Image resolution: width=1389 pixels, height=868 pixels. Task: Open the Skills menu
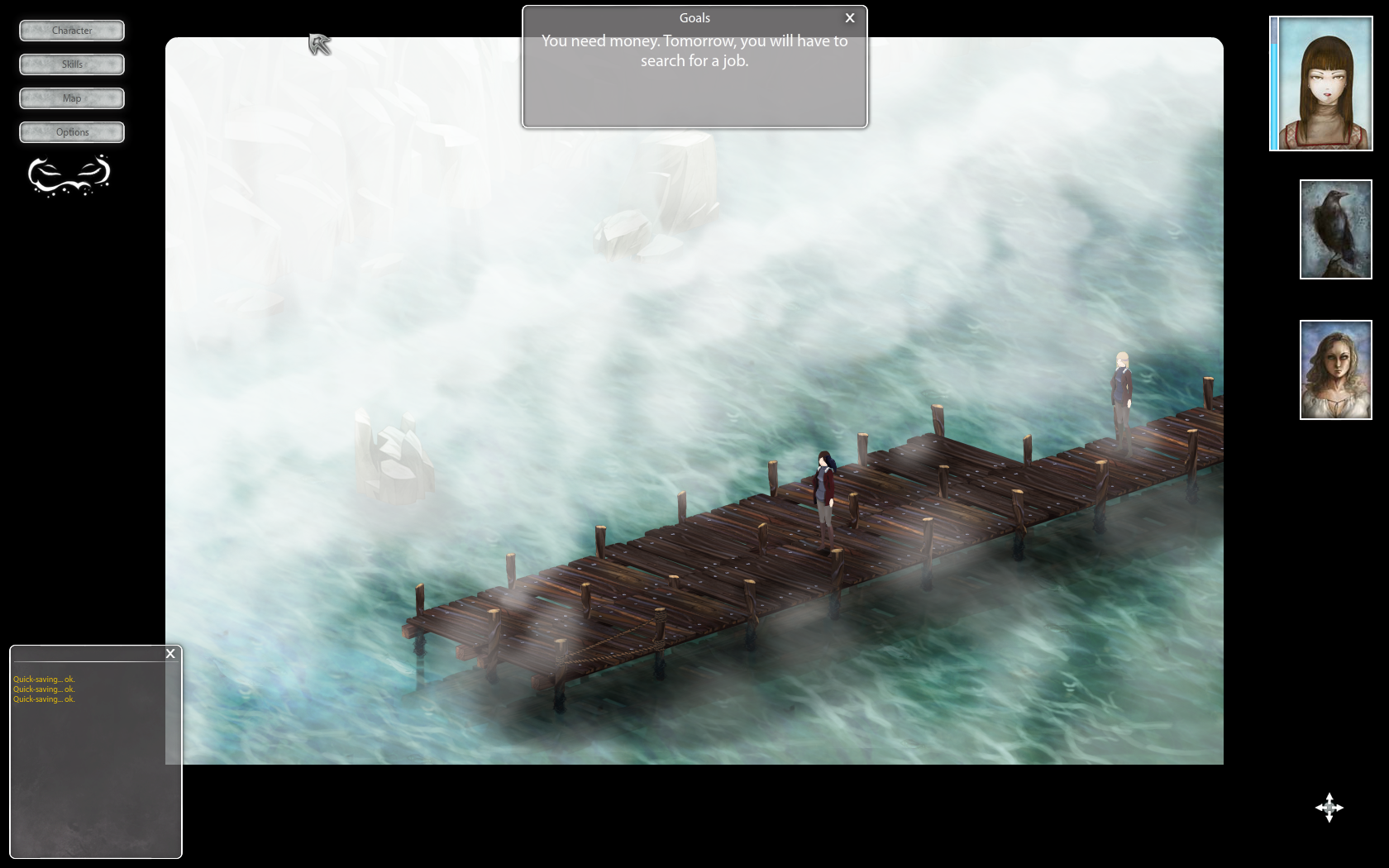[x=71, y=64]
